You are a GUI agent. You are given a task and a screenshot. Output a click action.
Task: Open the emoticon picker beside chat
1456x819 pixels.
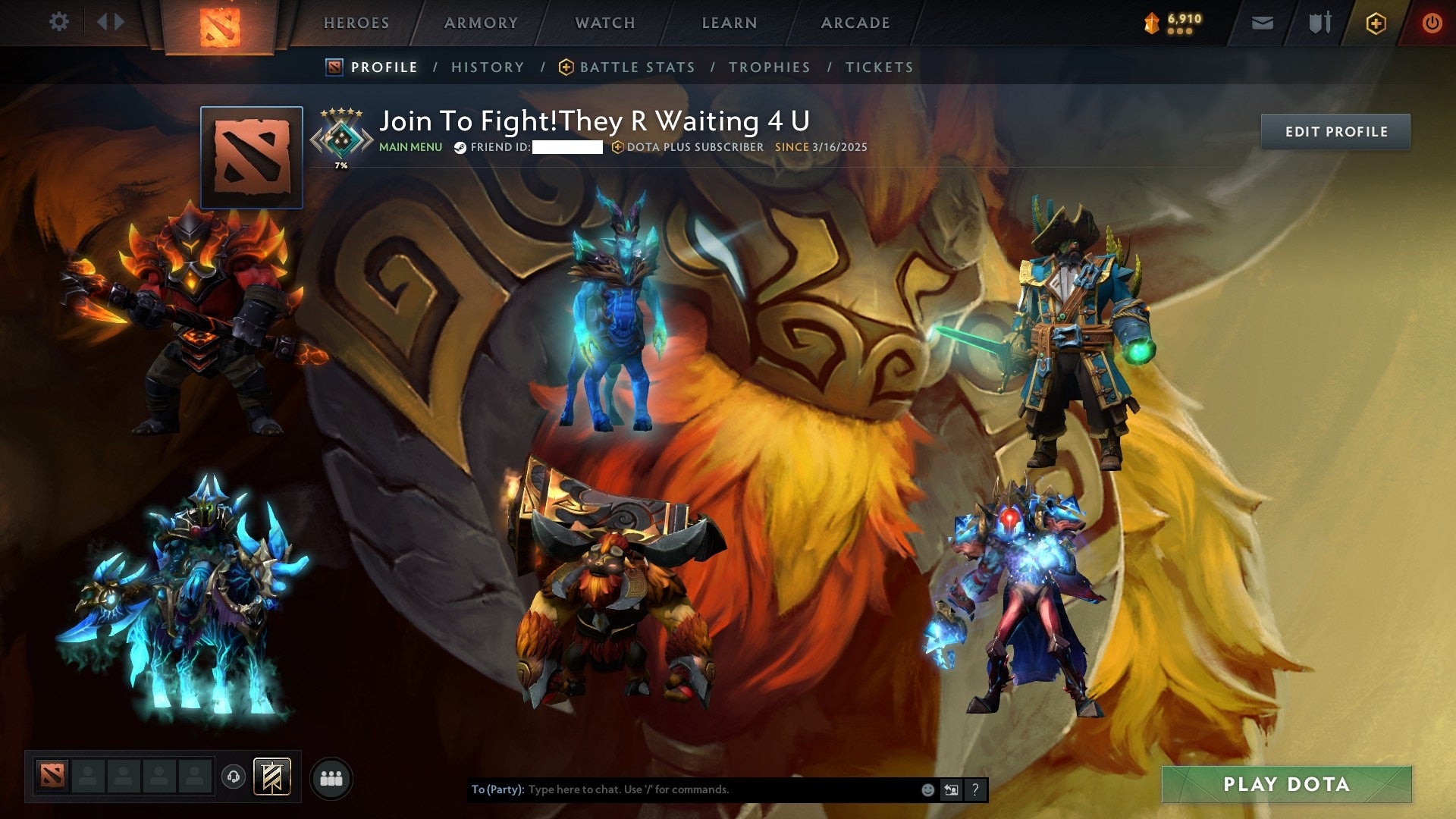point(927,789)
